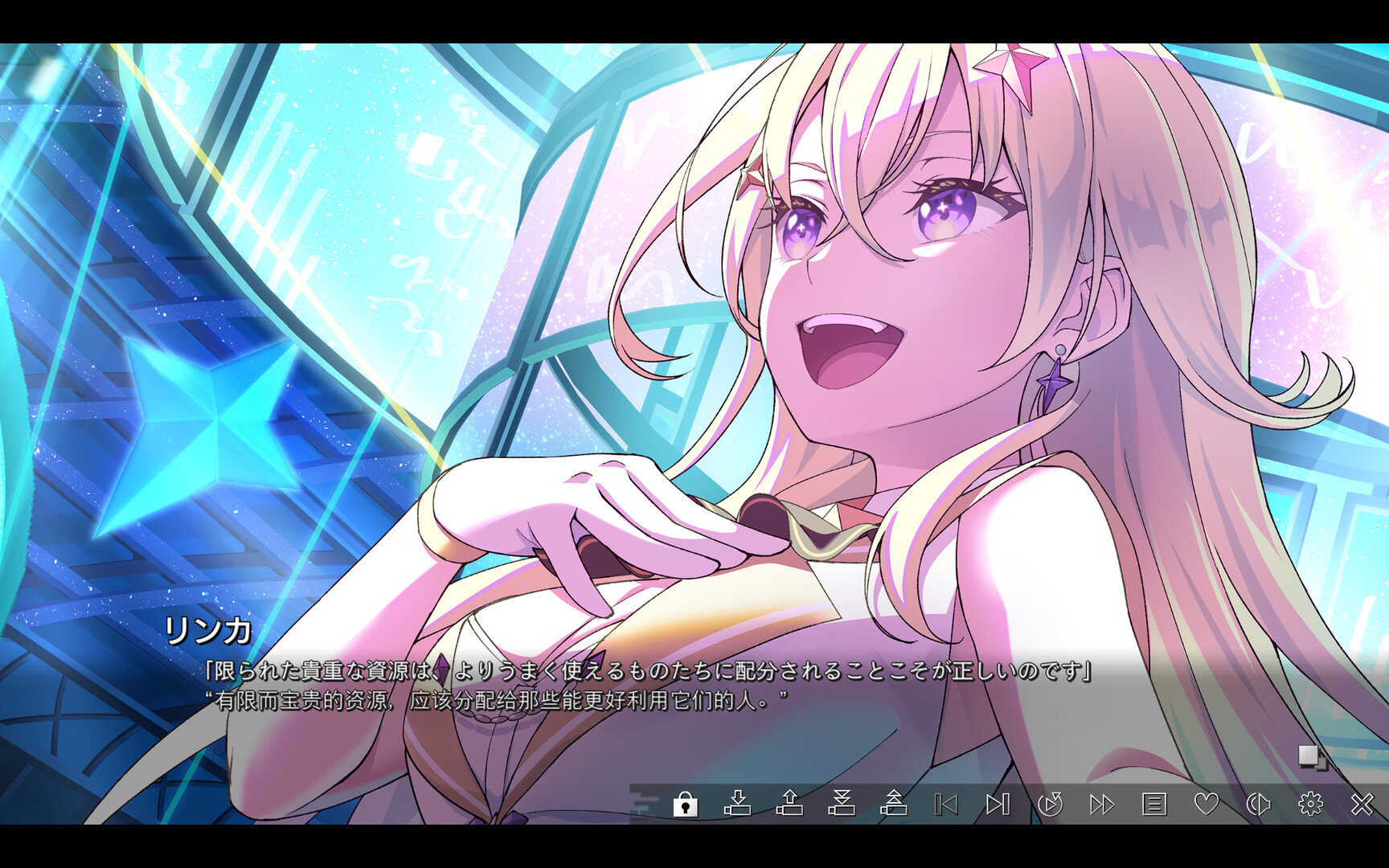Enable auto-play mode with the clock icon
Image resolution: width=1389 pixels, height=868 pixels.
pyautogui.click(x=1051, y=802)
